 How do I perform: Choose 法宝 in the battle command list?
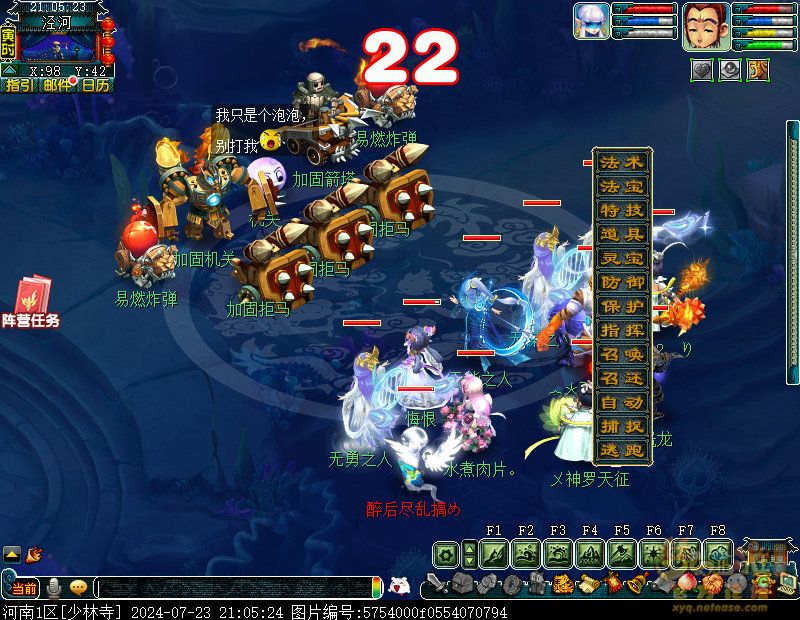click(623, 186)
